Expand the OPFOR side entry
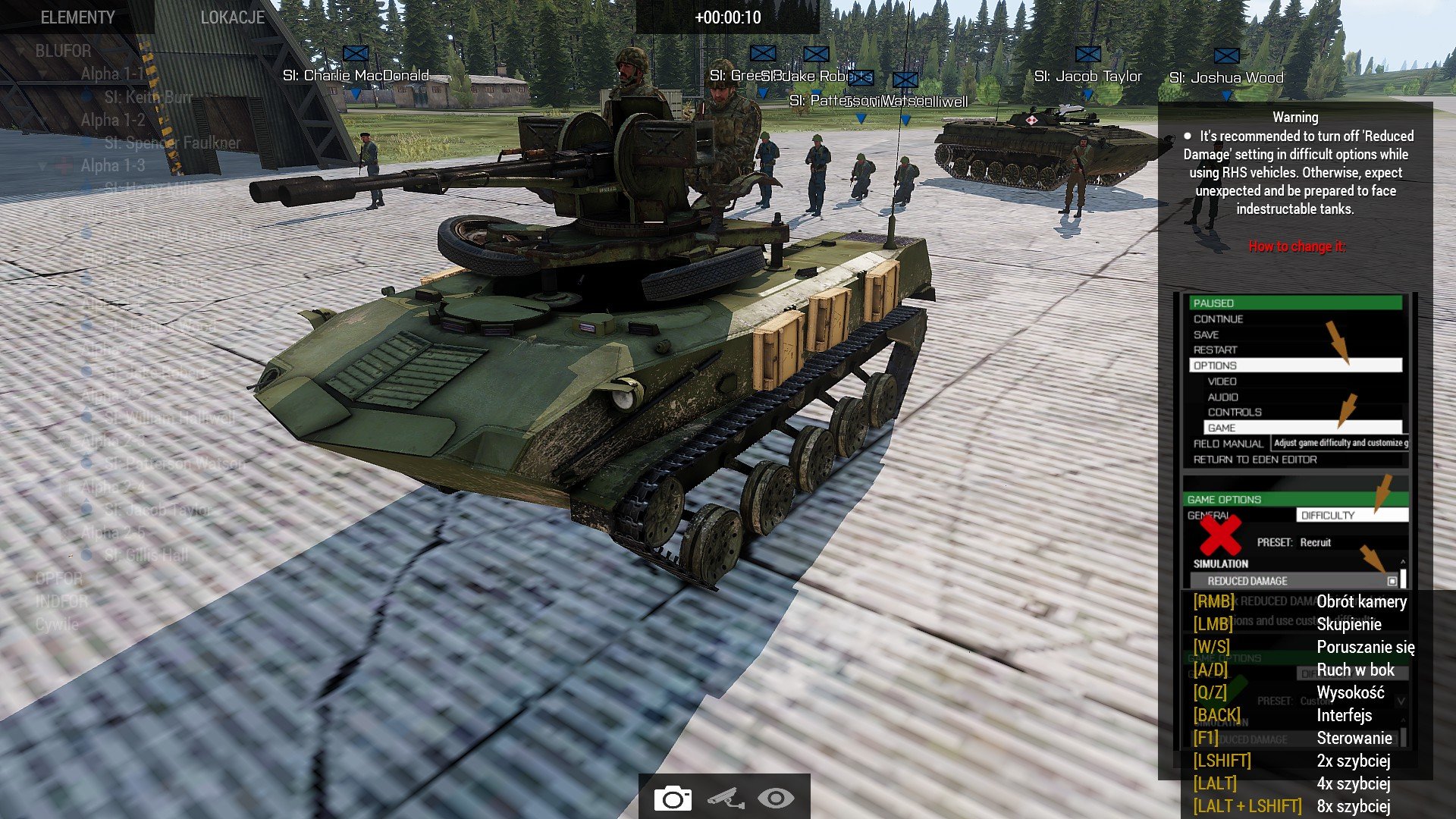1456x819 pixels. (x=58, y=579)
